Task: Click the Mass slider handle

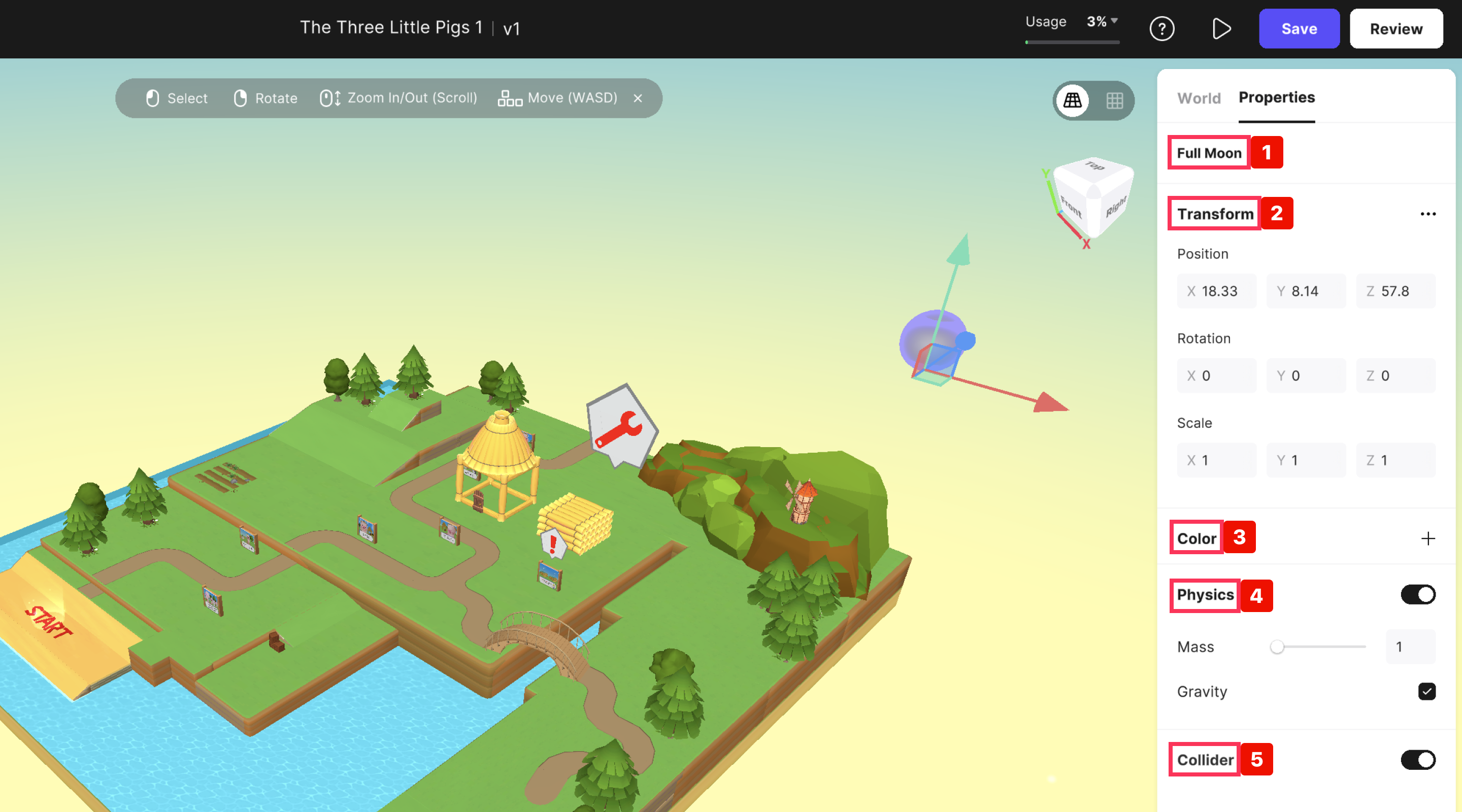Action: click(x=1277, y=647)
